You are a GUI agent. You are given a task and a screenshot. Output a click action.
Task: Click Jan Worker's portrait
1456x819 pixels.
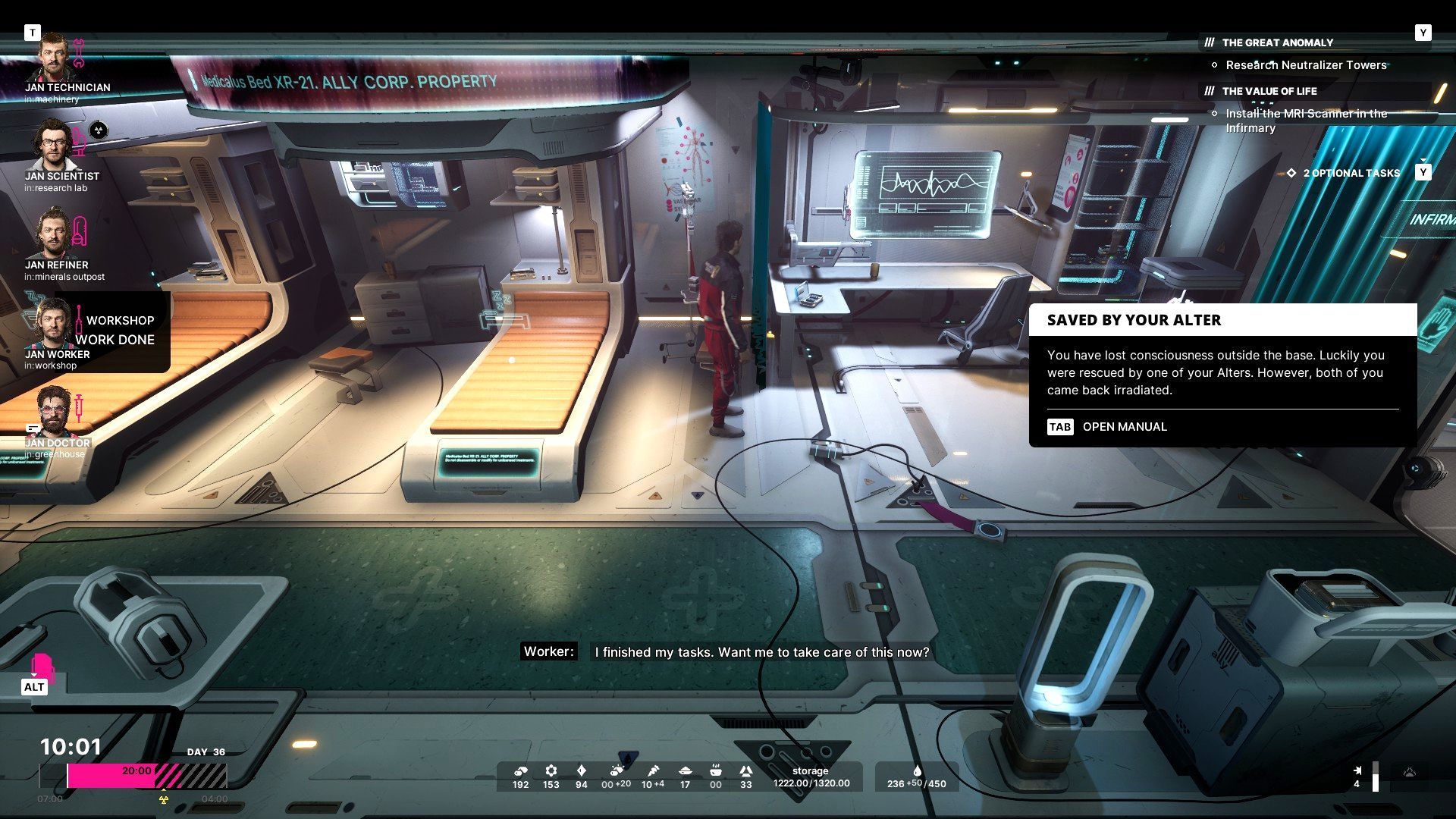pos(53,324)
